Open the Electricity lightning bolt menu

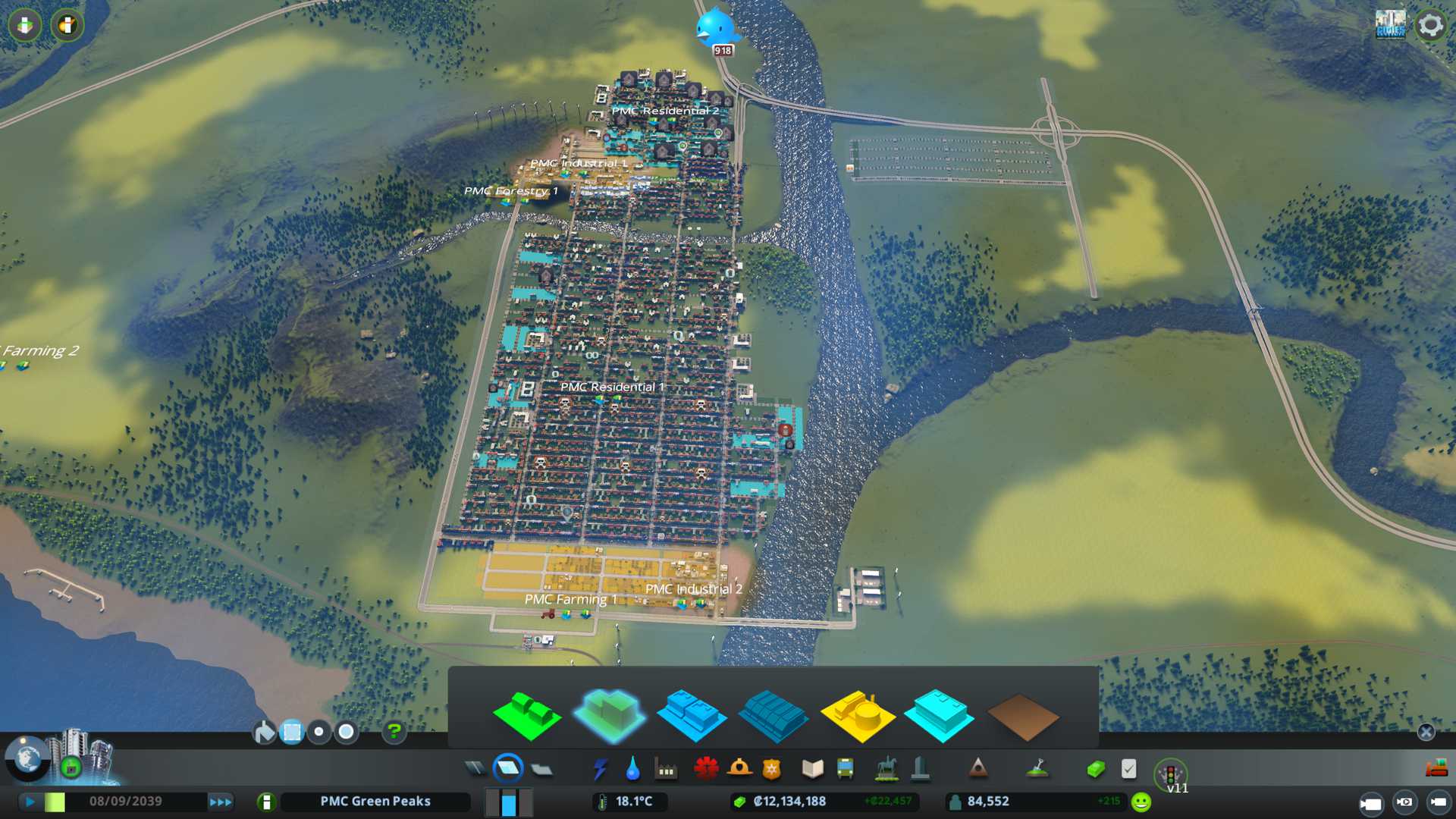(600, 770)
